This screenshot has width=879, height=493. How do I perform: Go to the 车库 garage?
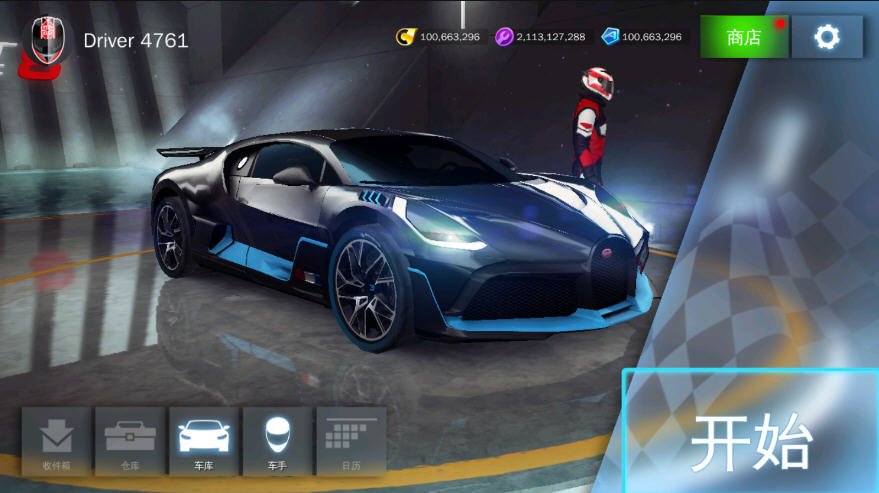tap(204, 440)
